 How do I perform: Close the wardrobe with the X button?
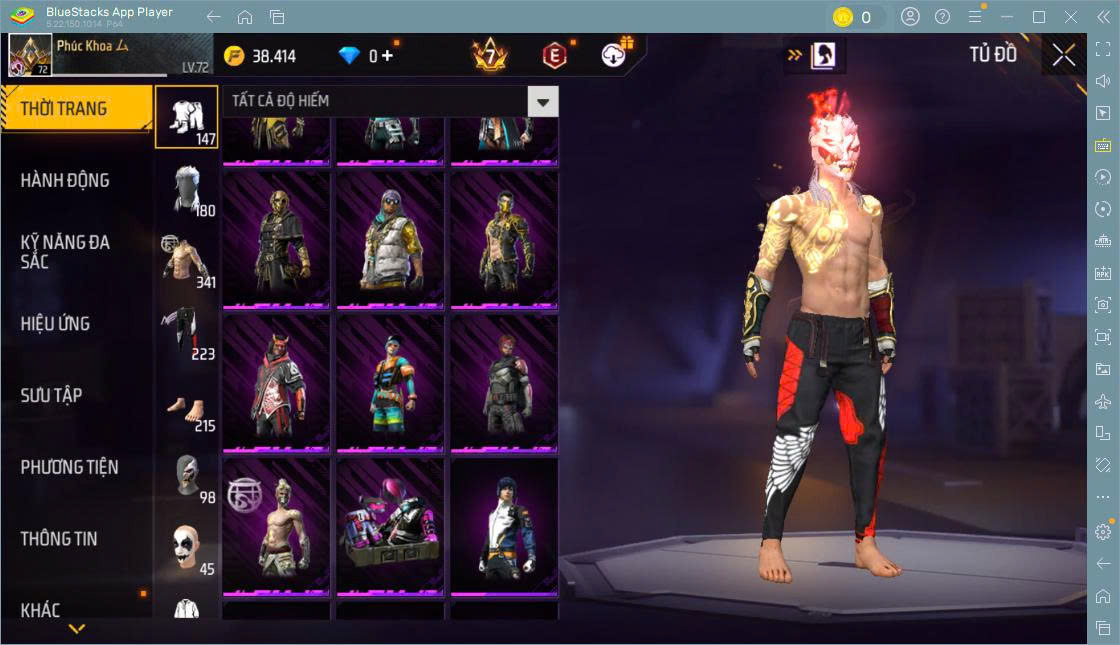(x=1063, y=56)
